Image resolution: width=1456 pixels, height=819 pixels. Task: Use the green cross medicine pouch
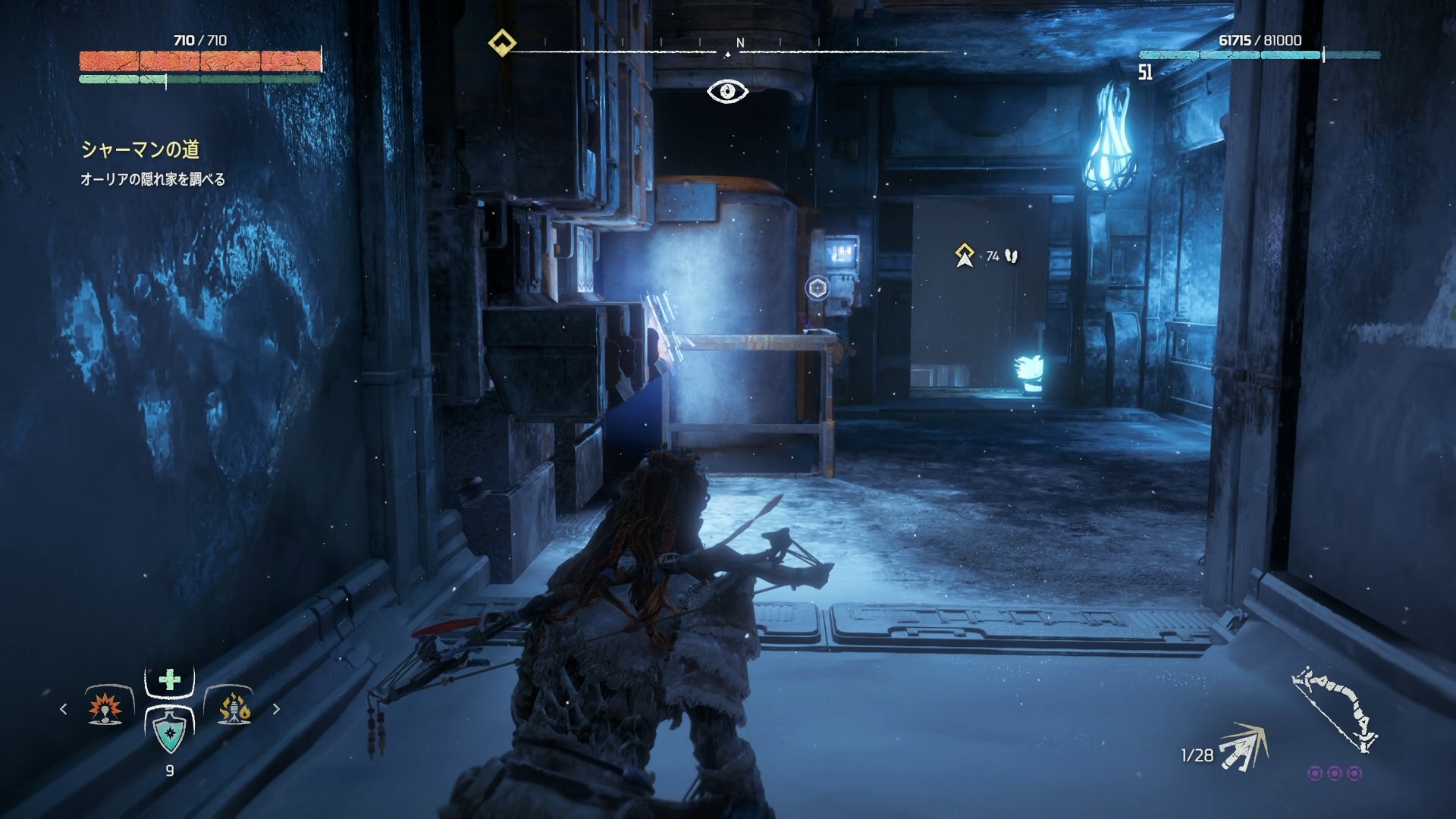pyautogui.click(x=170, y=679)
